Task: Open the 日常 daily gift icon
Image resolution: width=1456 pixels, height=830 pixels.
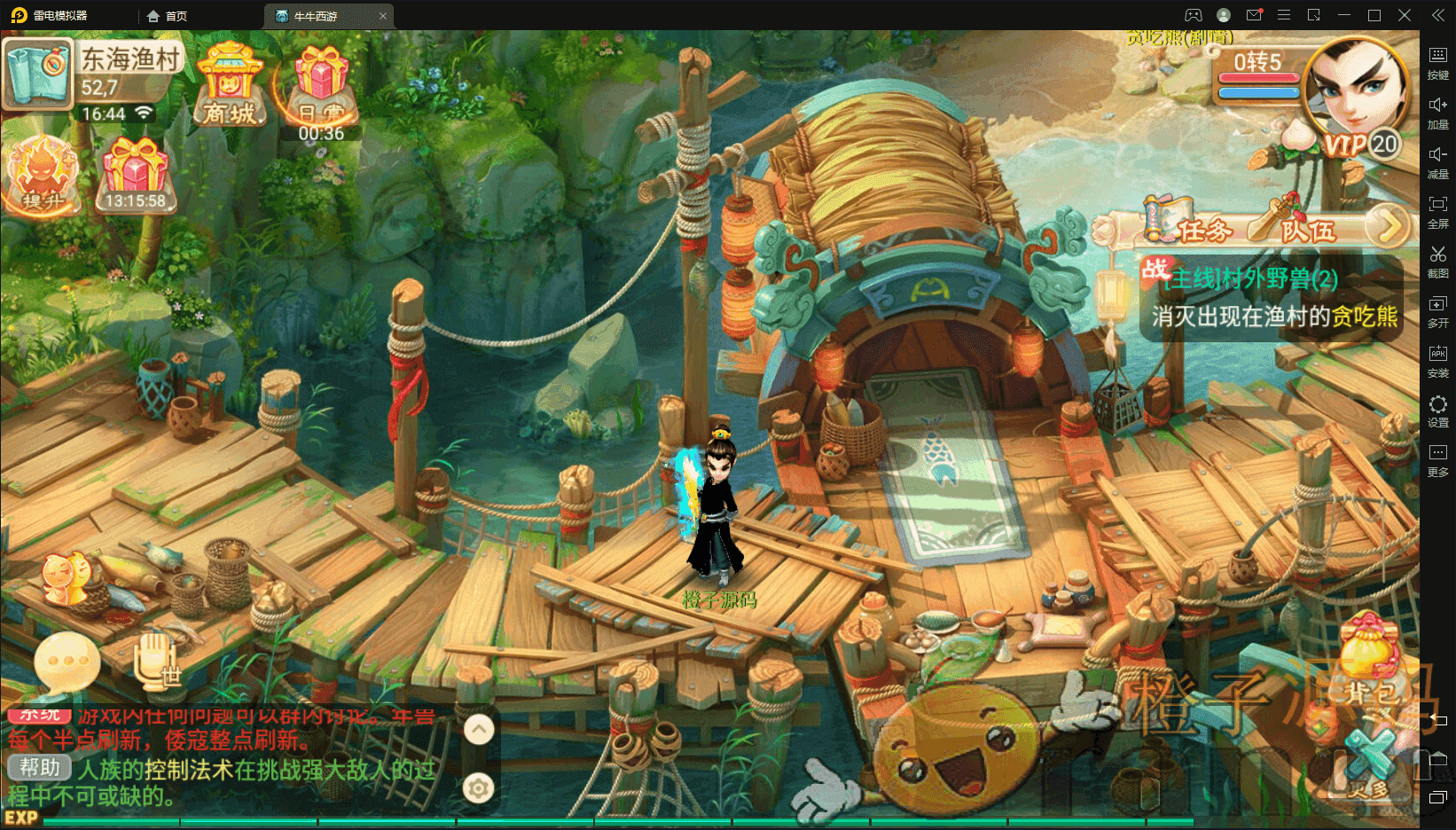Action: coord(321,86)
